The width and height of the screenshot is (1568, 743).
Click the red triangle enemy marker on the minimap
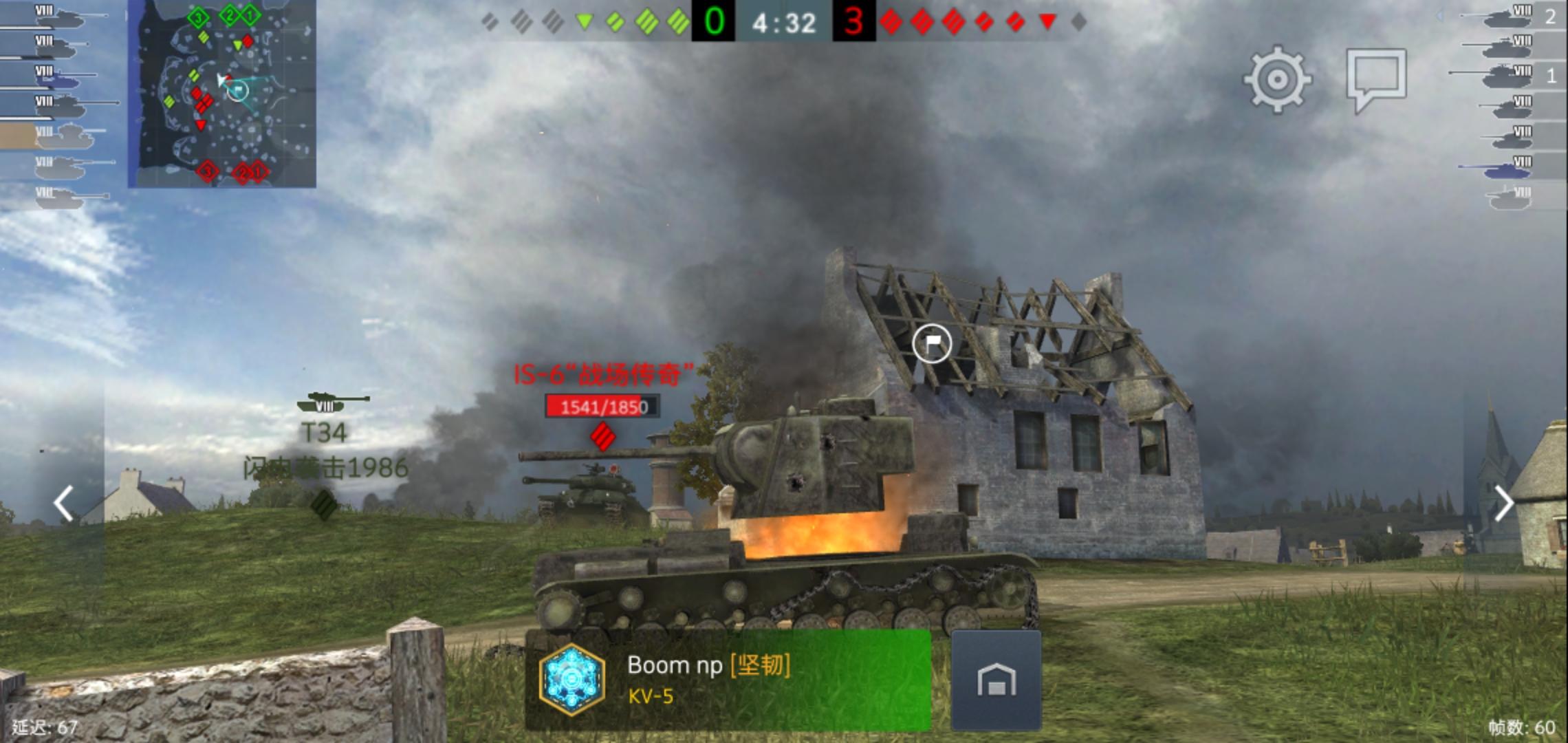[202, 126]
